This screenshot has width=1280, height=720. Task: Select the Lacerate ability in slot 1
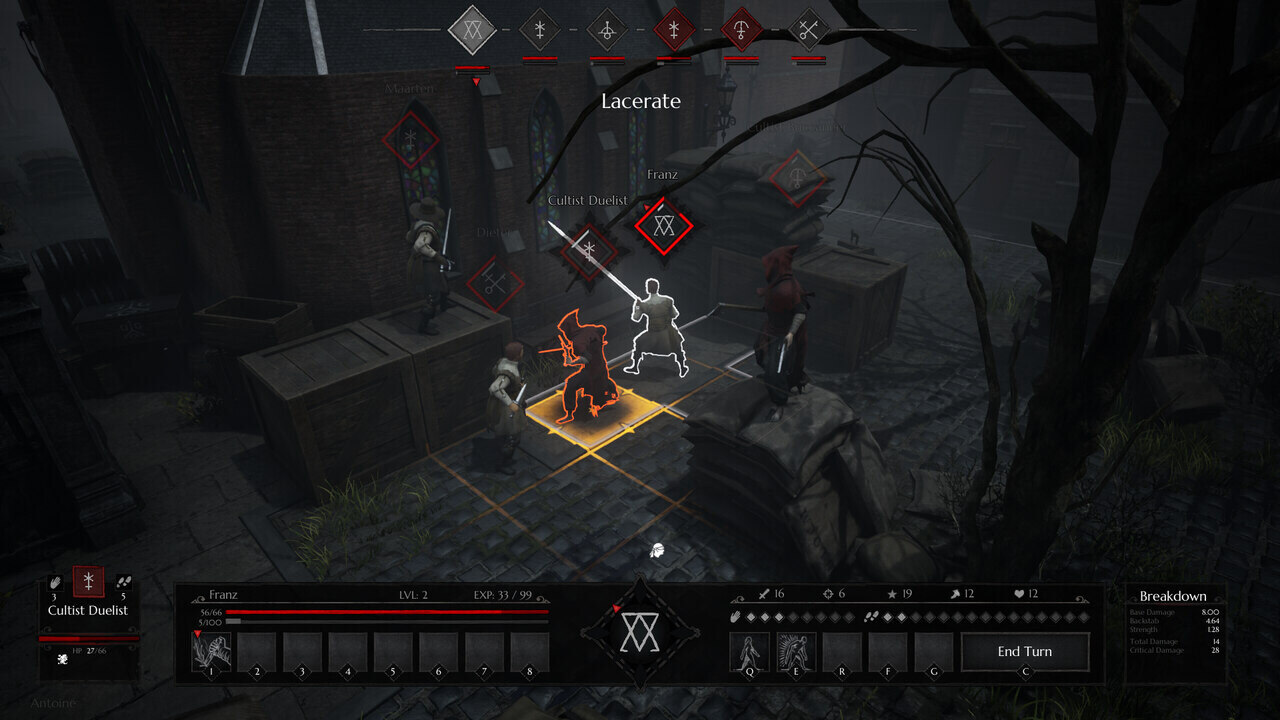pos(211,652)
